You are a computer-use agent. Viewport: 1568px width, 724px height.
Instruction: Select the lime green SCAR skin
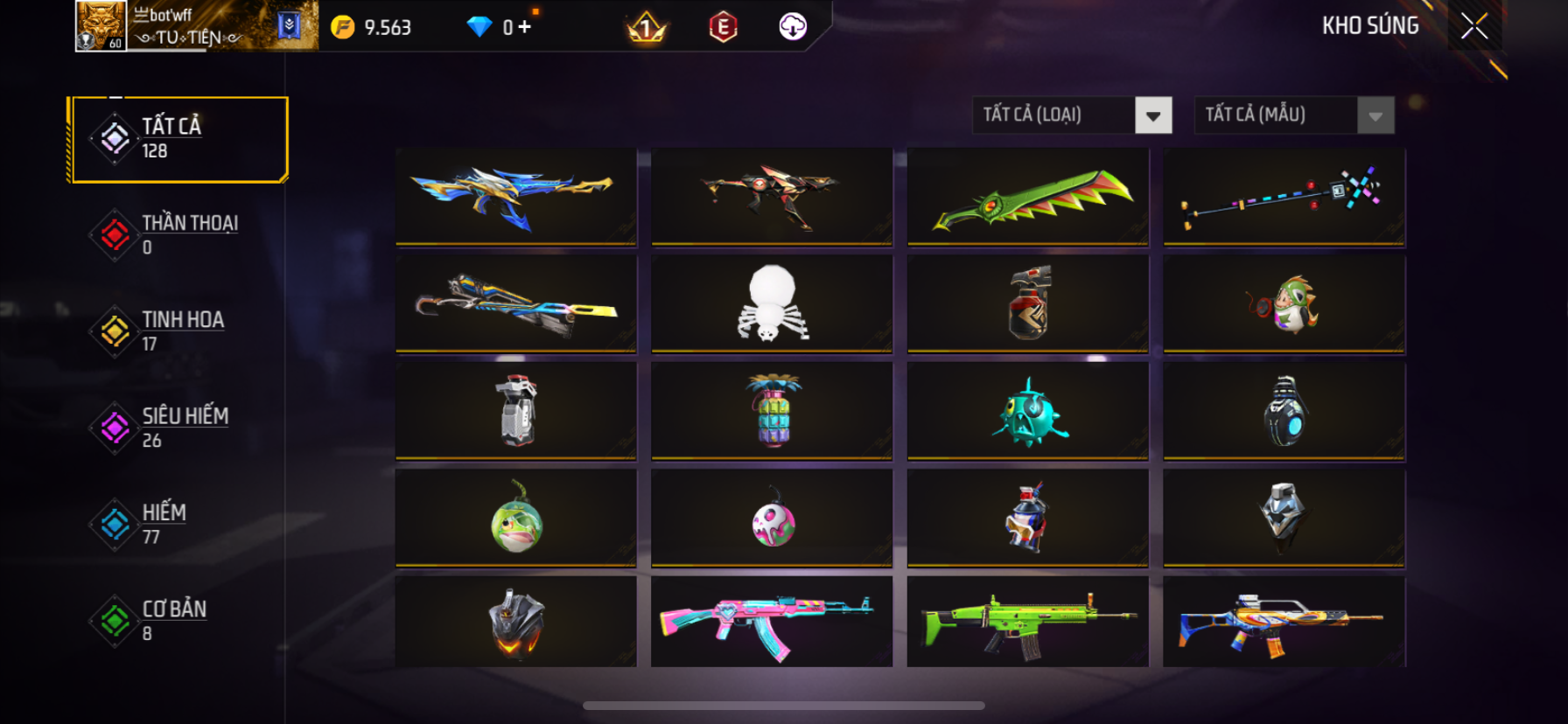[1028, 621]
